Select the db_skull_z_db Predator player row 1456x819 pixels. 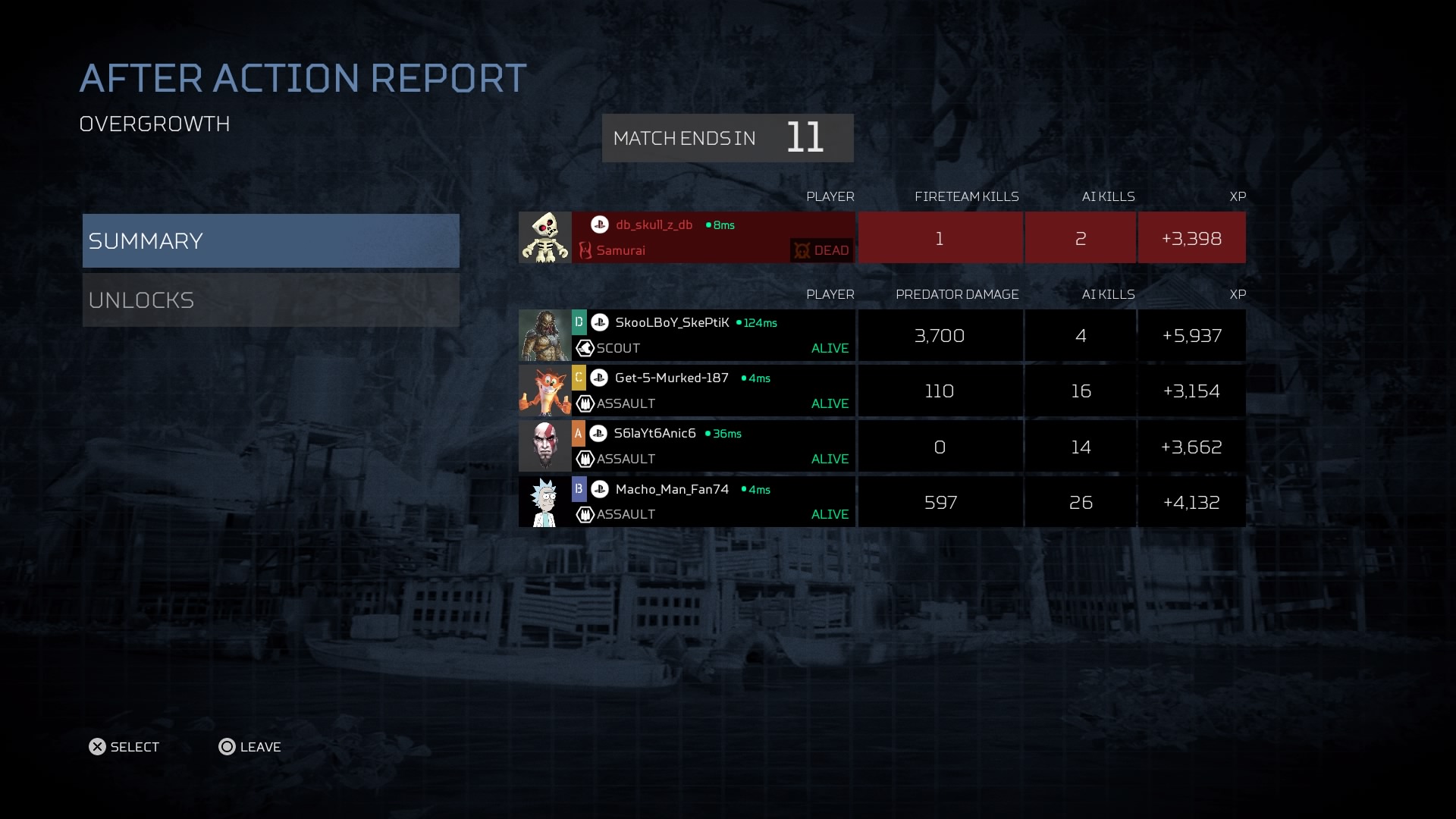pyautogui.click(x=713, y=238)
